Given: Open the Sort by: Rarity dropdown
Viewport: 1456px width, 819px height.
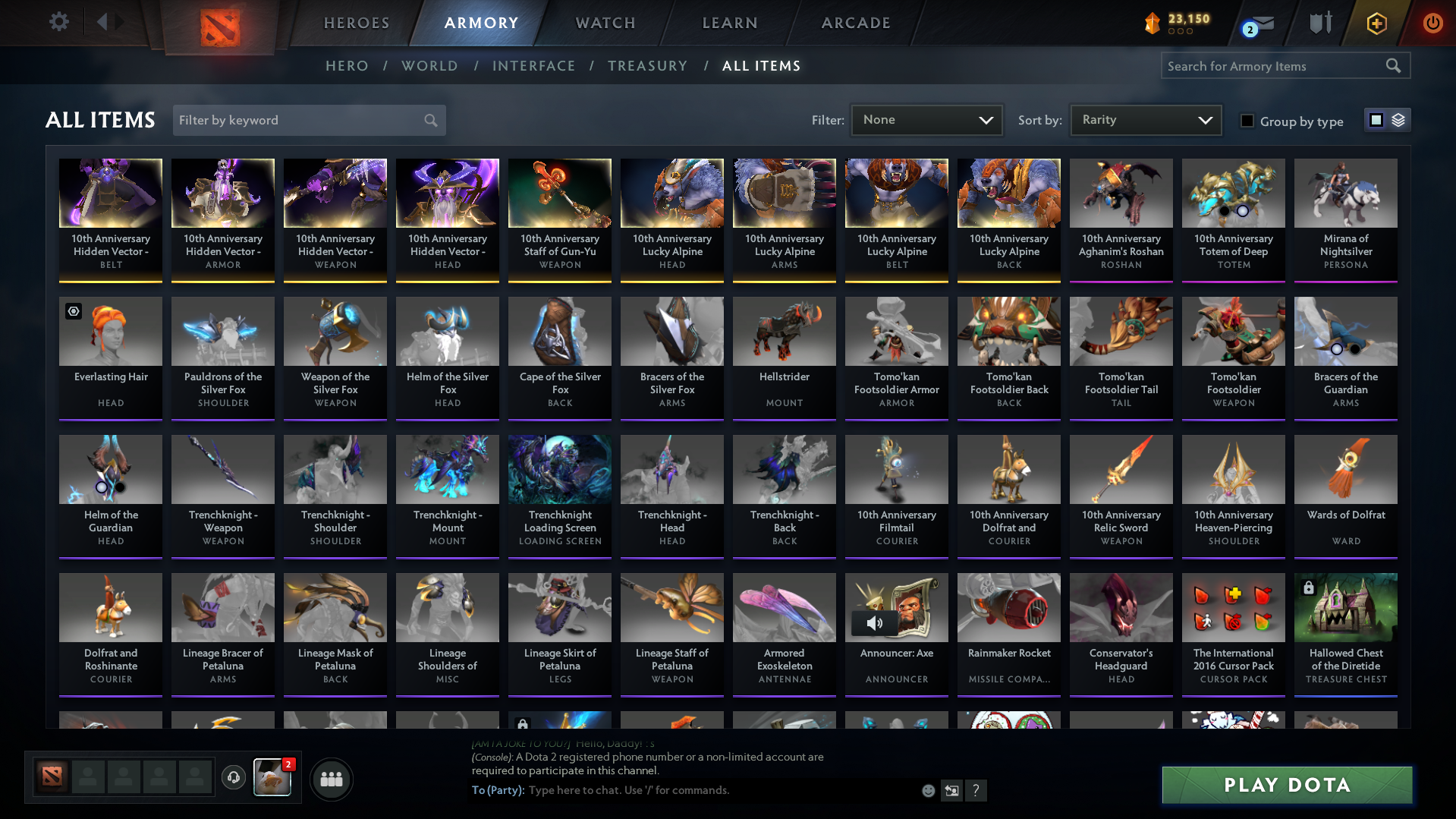Looking at the screenshot, I should [1145, 119].
